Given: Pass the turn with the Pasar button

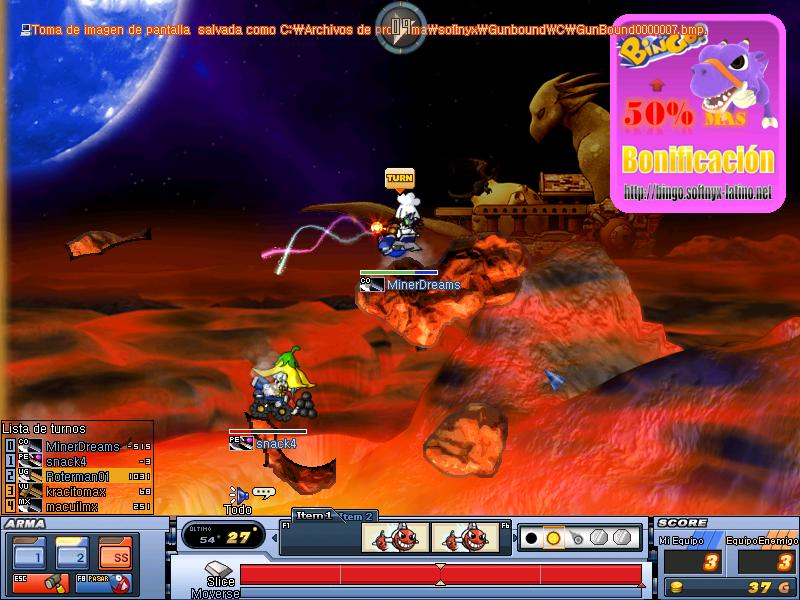Looking at the screenshot, I should (104, 582).
